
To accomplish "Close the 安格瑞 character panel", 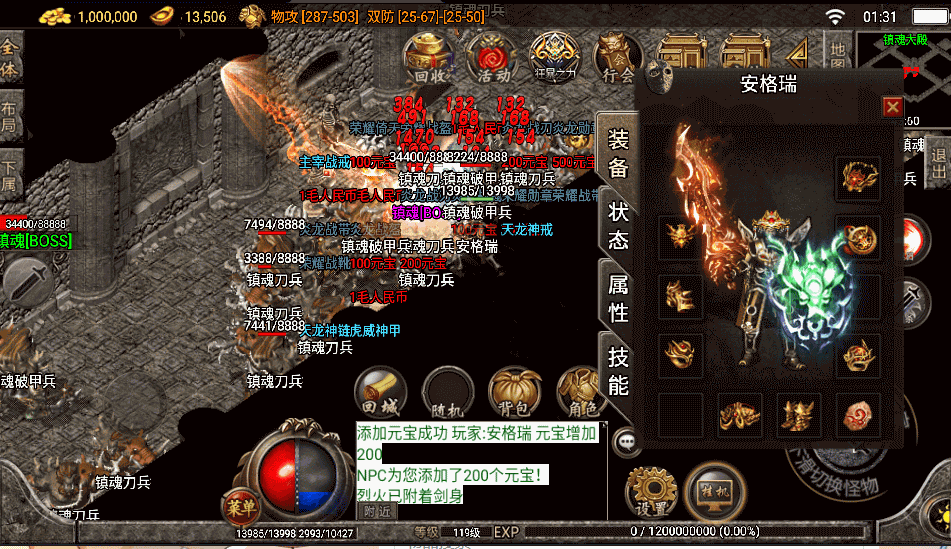I will point(892,107).
